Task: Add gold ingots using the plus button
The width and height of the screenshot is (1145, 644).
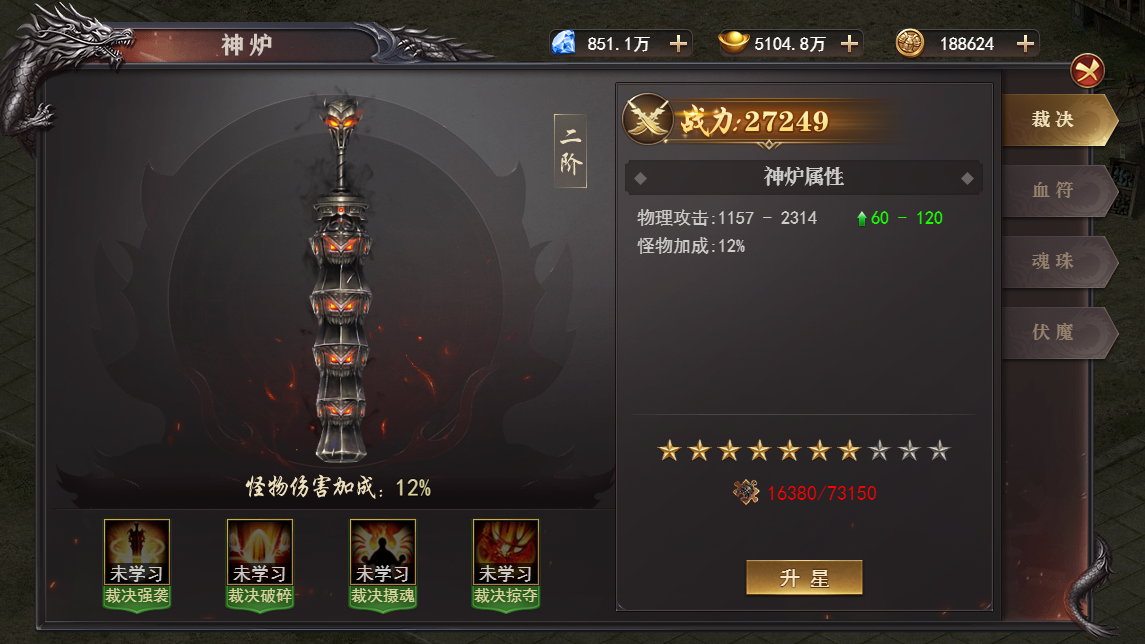Action: [x=849, y=43]
